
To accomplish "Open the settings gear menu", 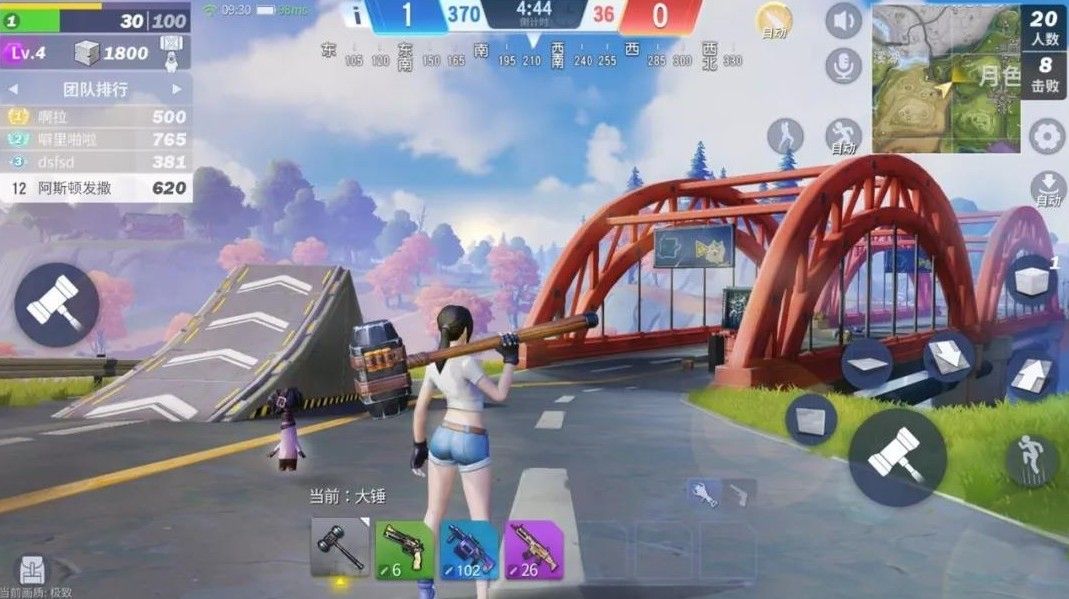I will tap(1046, 136).
